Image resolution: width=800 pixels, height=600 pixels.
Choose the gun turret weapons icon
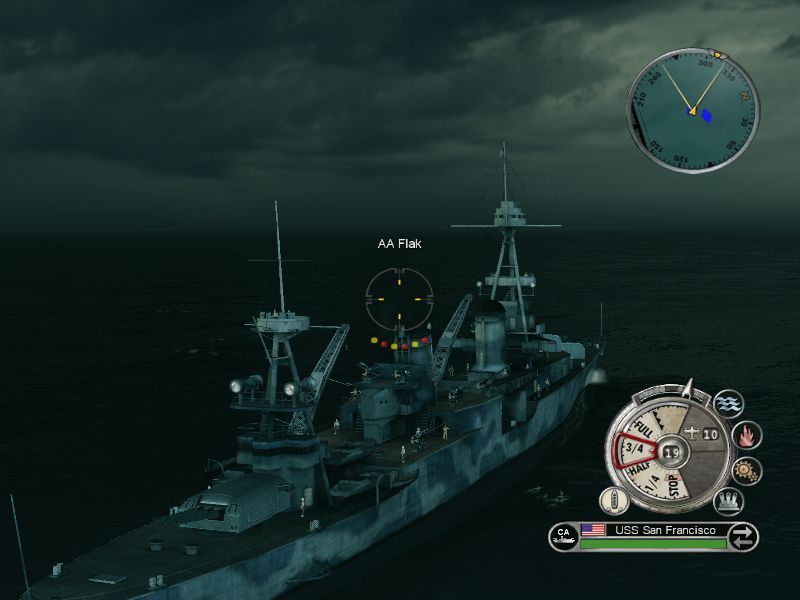[x=728, y=501]
